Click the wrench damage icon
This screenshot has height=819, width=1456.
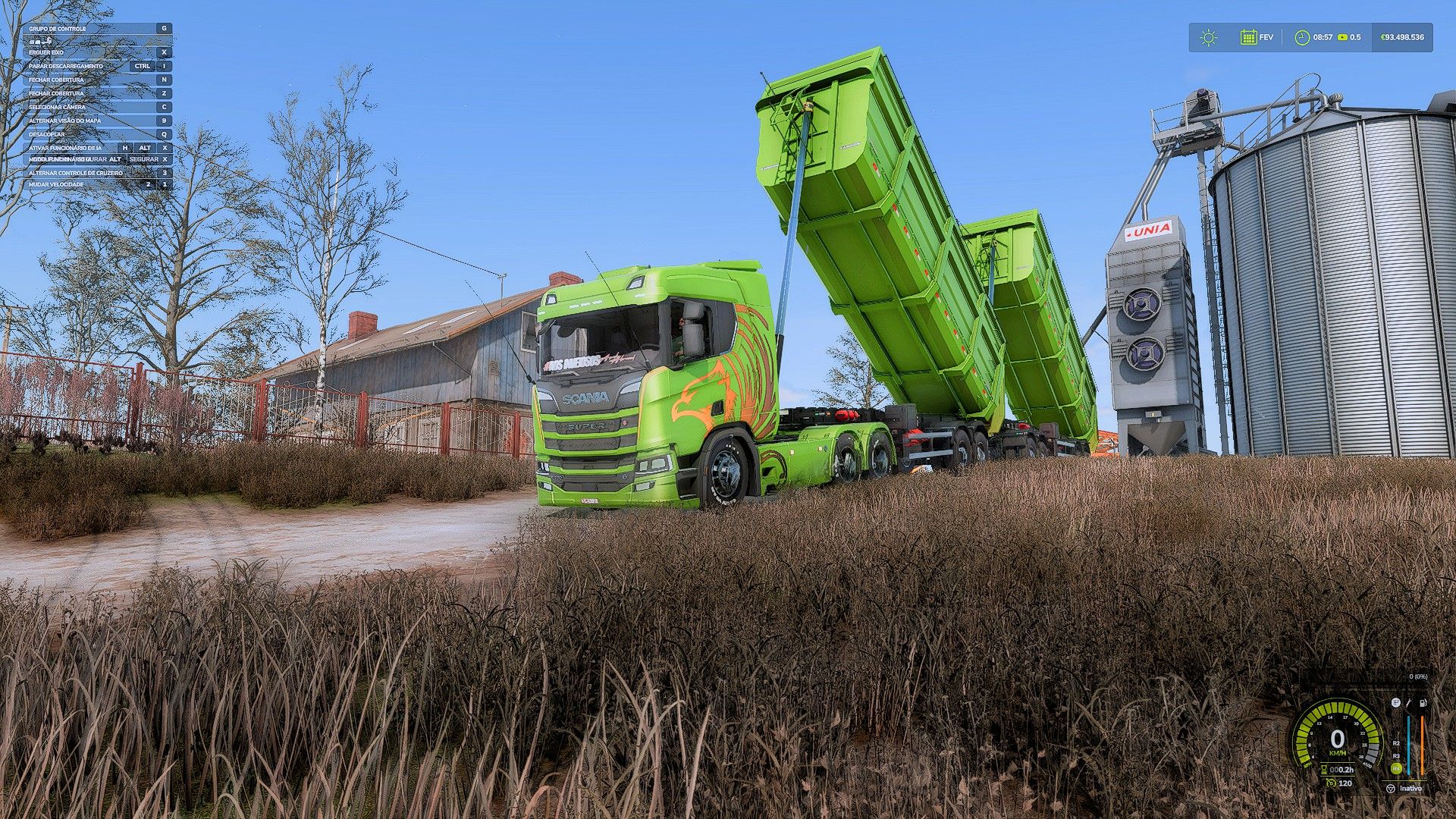pyautogui.click(x=1409, y=703)
